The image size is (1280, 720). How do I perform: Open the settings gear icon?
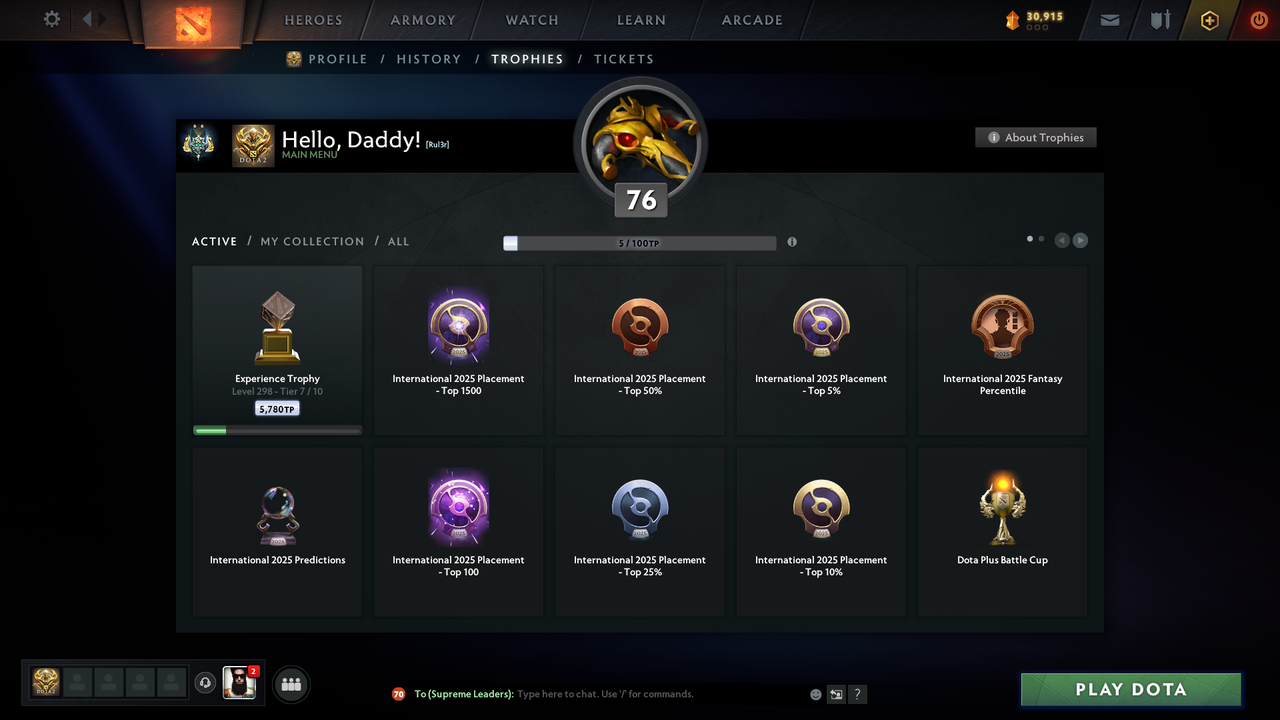[49, 19]
